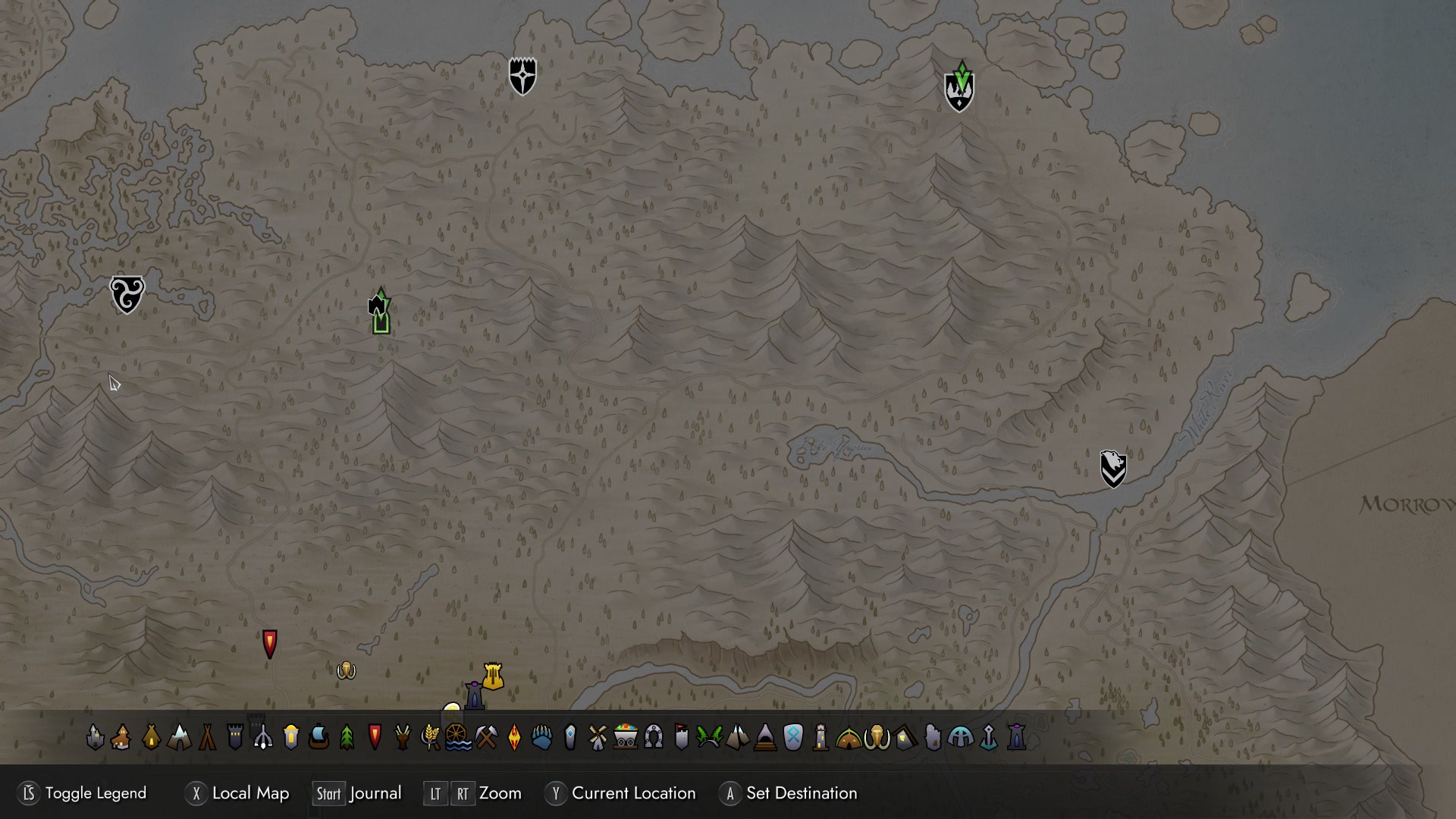Select the water wheel mill legend icon

458,736
